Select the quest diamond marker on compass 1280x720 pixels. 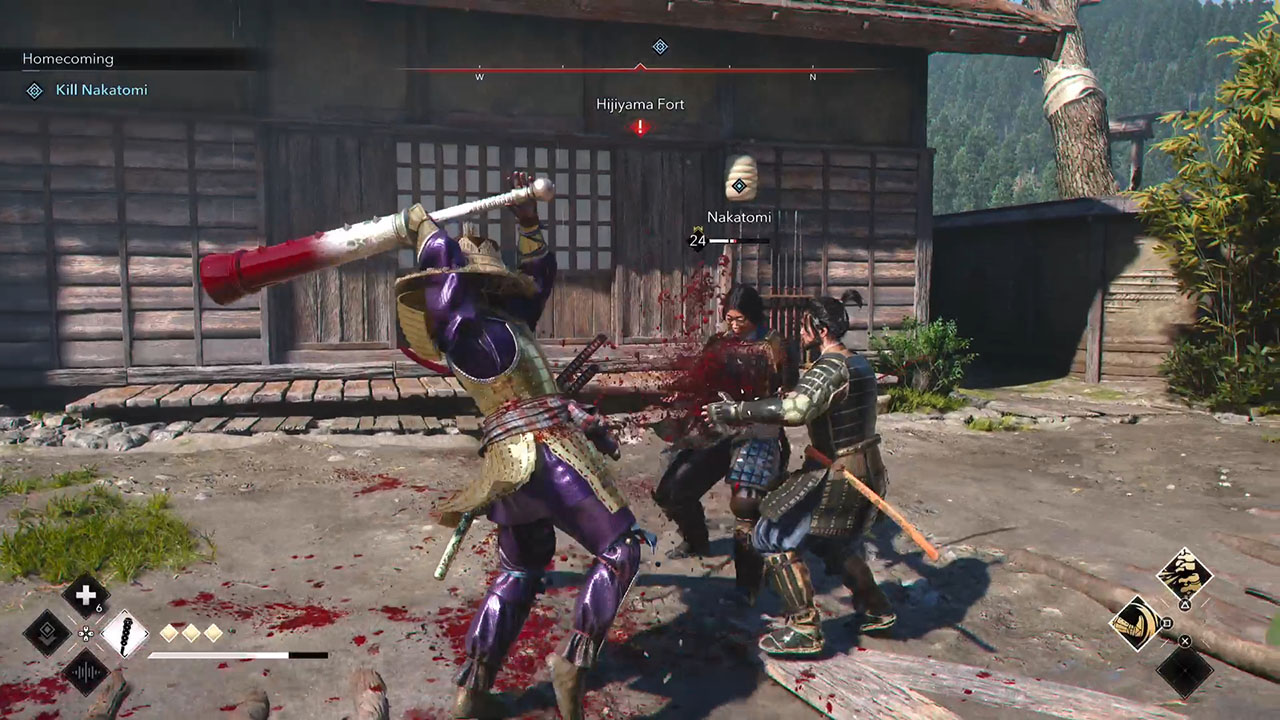click(659, 47)
